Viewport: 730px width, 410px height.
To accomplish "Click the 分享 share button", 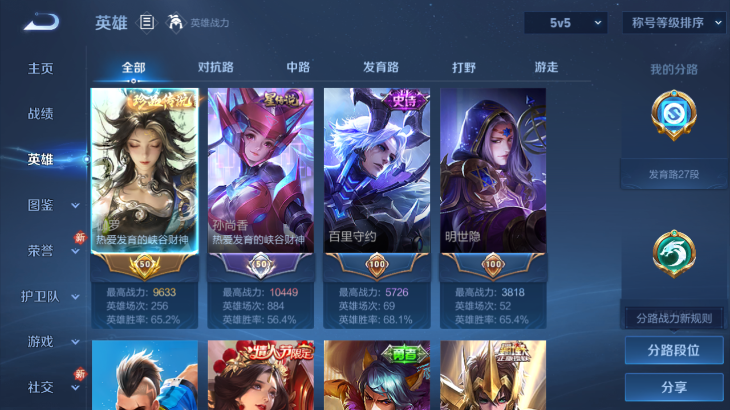I will [x=673, y=387].
